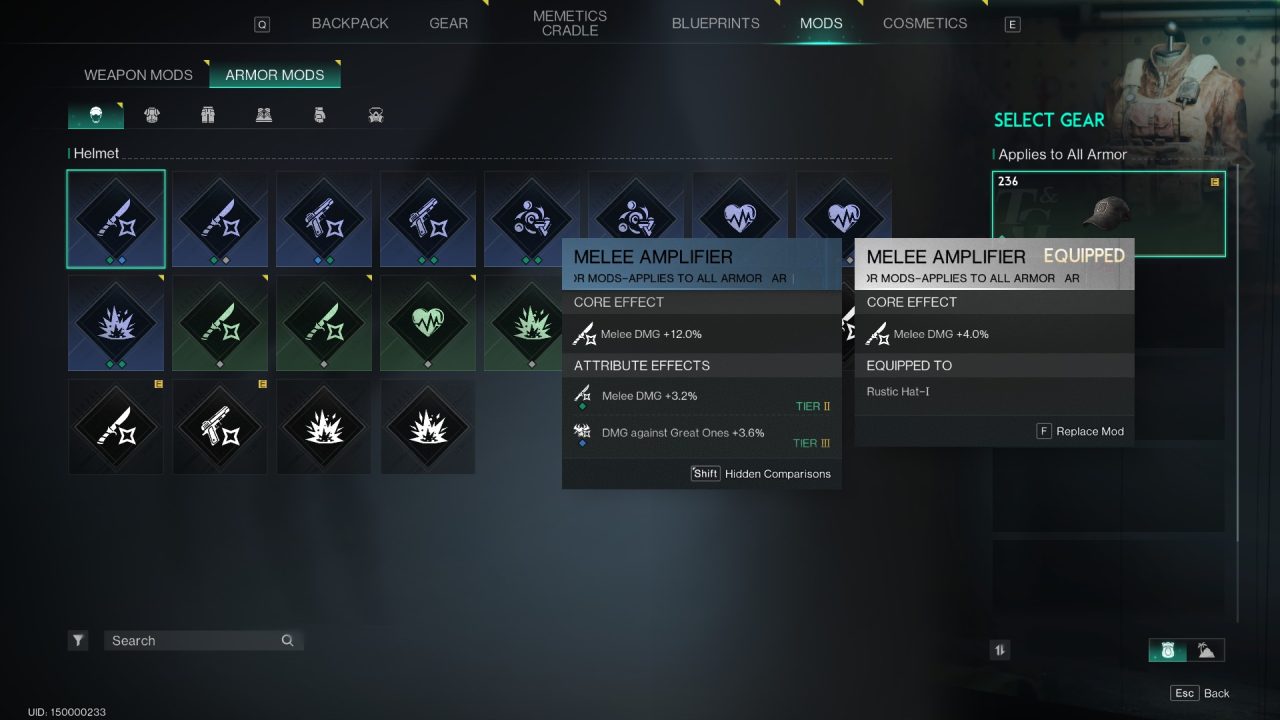Select the Helmet category toggle
1280x720 pixels.
point(95,115)
